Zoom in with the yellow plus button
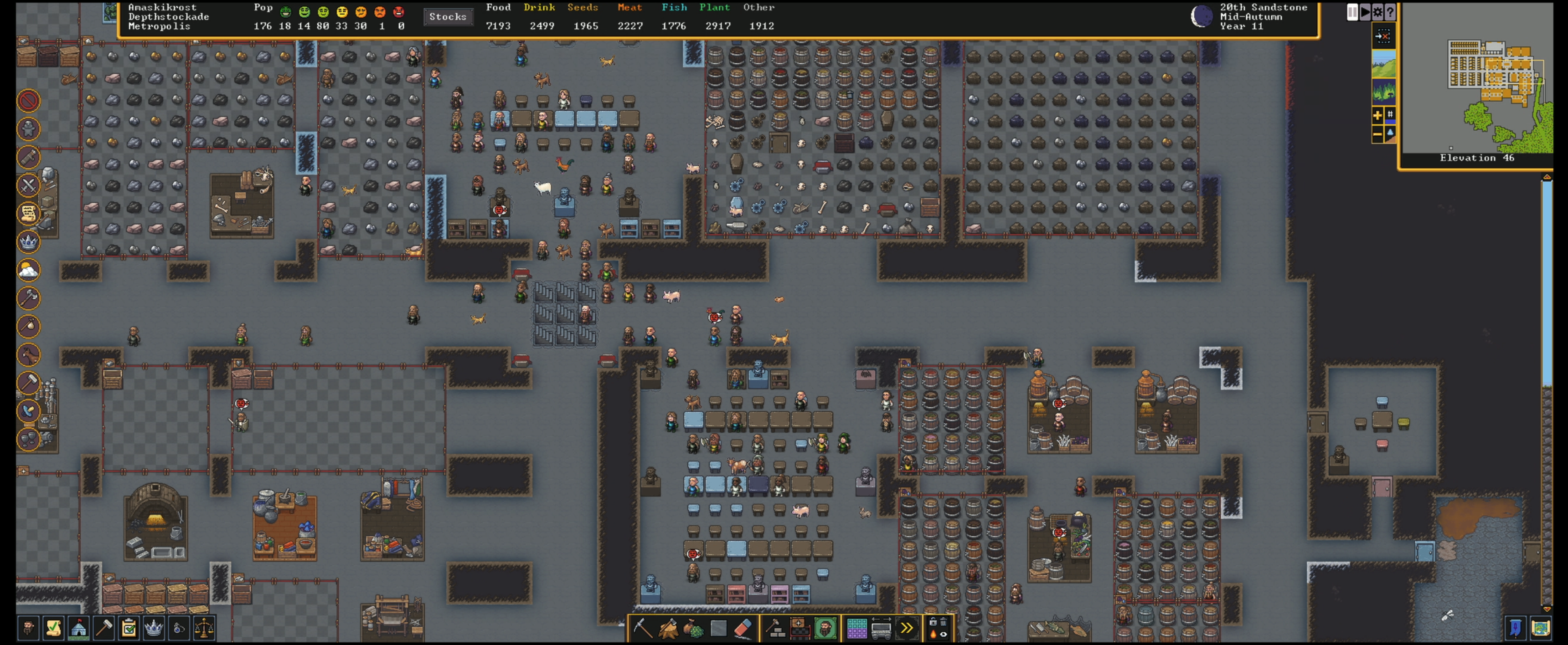Image resolution: width=1568 pixels, height=645 pixels. 1377,115
